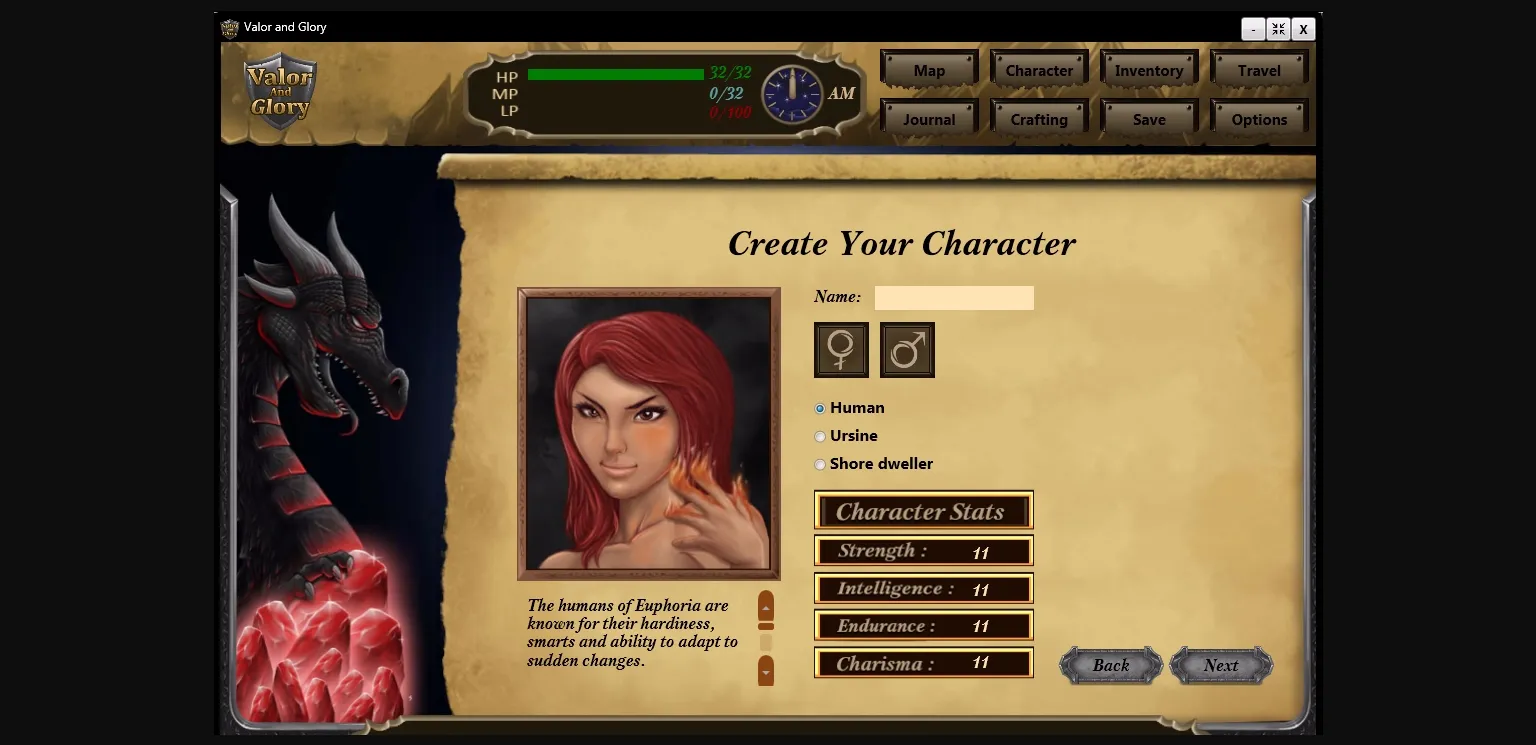Screen dimensions: 1536x745
Task: Select the Human race option
Action: coord(820,408)
